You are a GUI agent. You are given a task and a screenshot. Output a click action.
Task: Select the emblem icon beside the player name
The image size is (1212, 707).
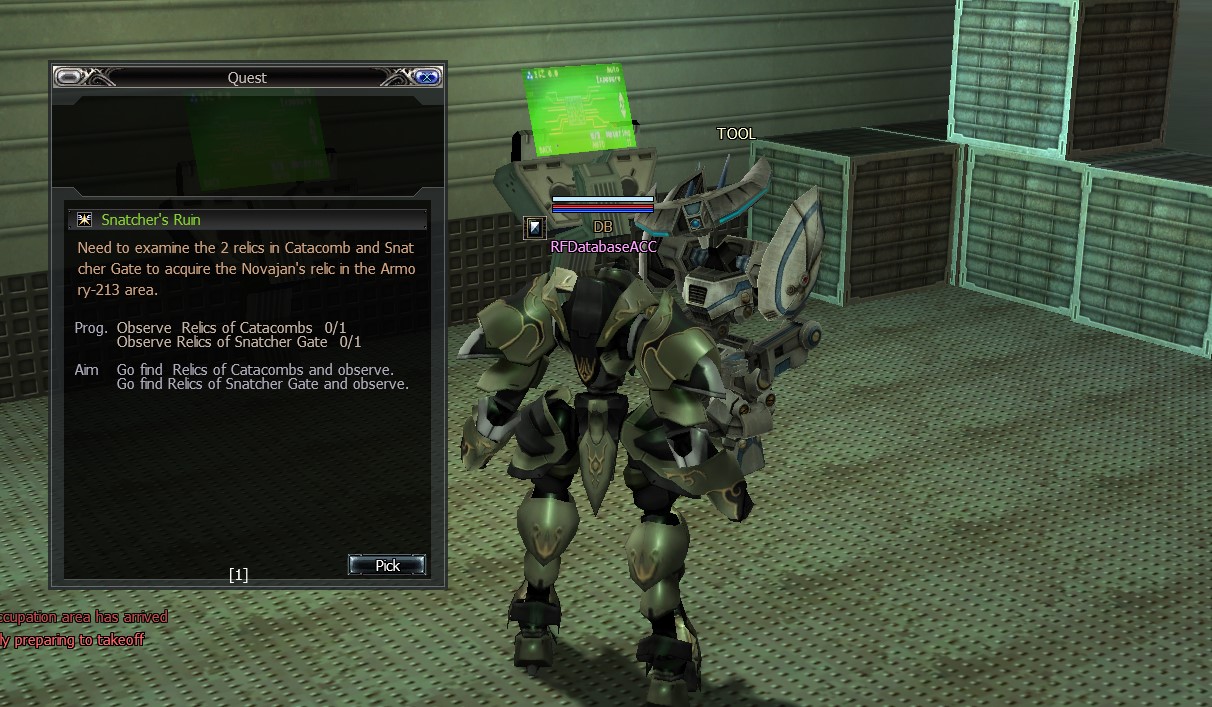click(x=535, y=228)
